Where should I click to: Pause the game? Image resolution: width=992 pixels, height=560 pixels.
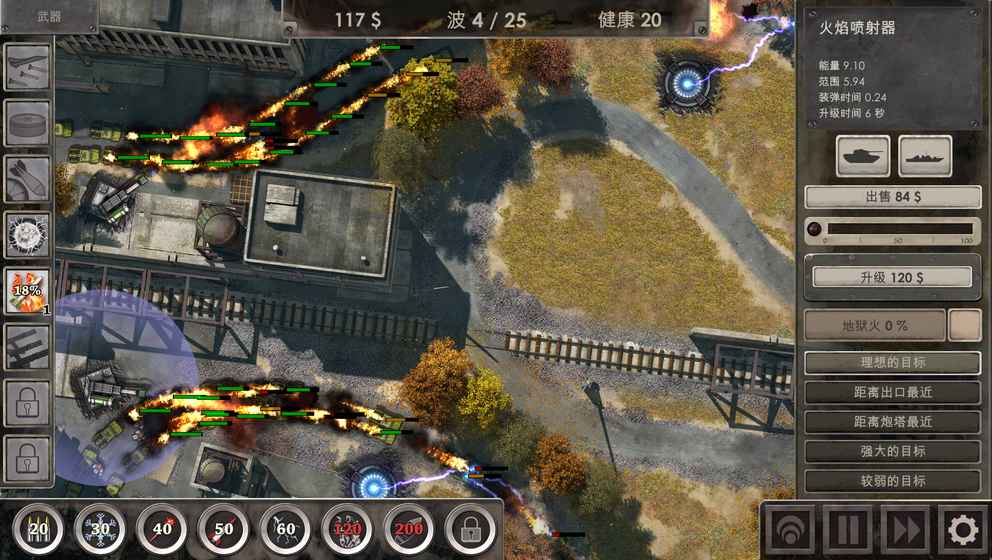pos(846,530)
